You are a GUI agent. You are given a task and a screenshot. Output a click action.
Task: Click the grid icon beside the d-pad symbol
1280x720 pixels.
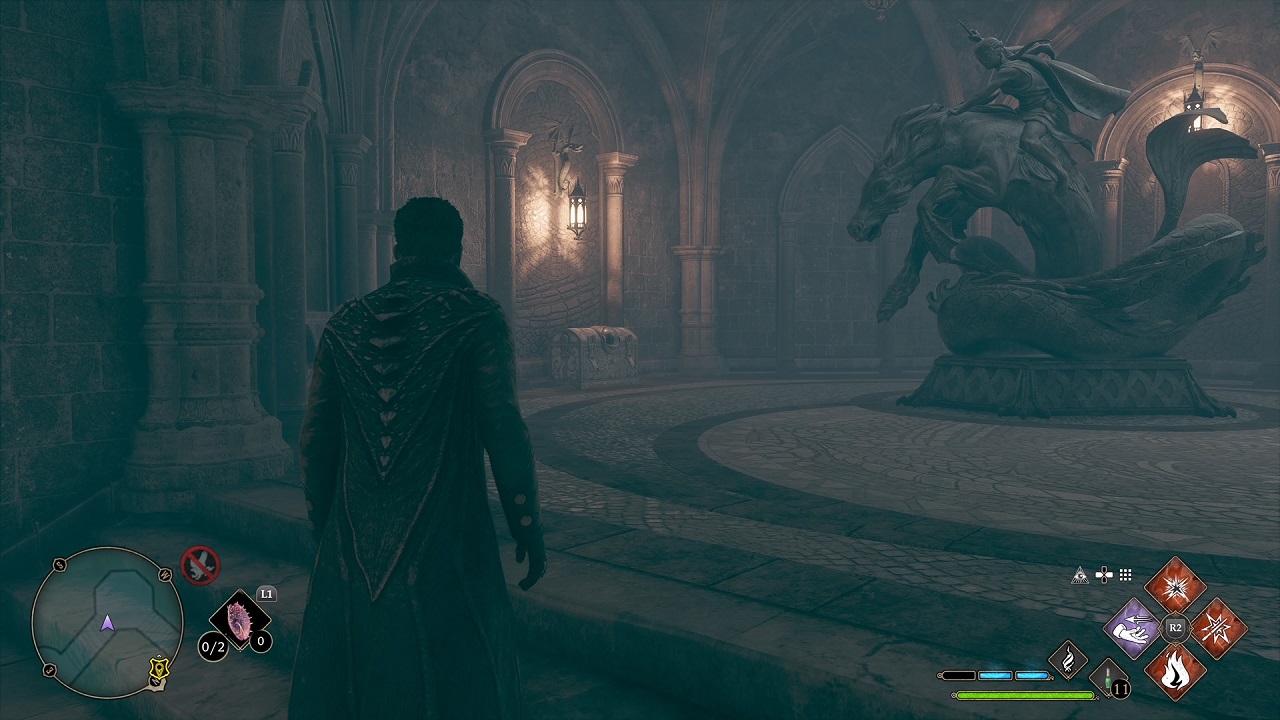(1124, 574)
